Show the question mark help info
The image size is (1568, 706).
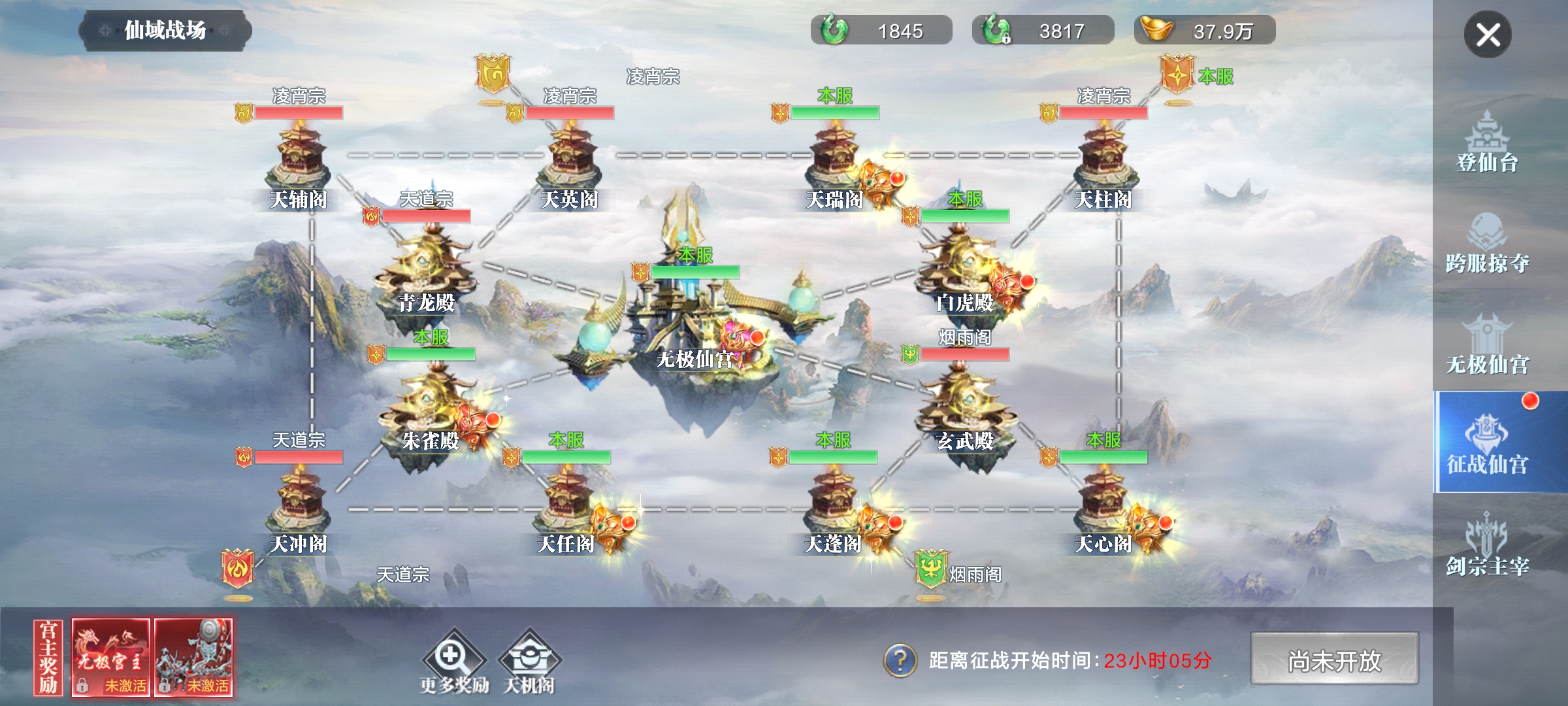[900, 660]
